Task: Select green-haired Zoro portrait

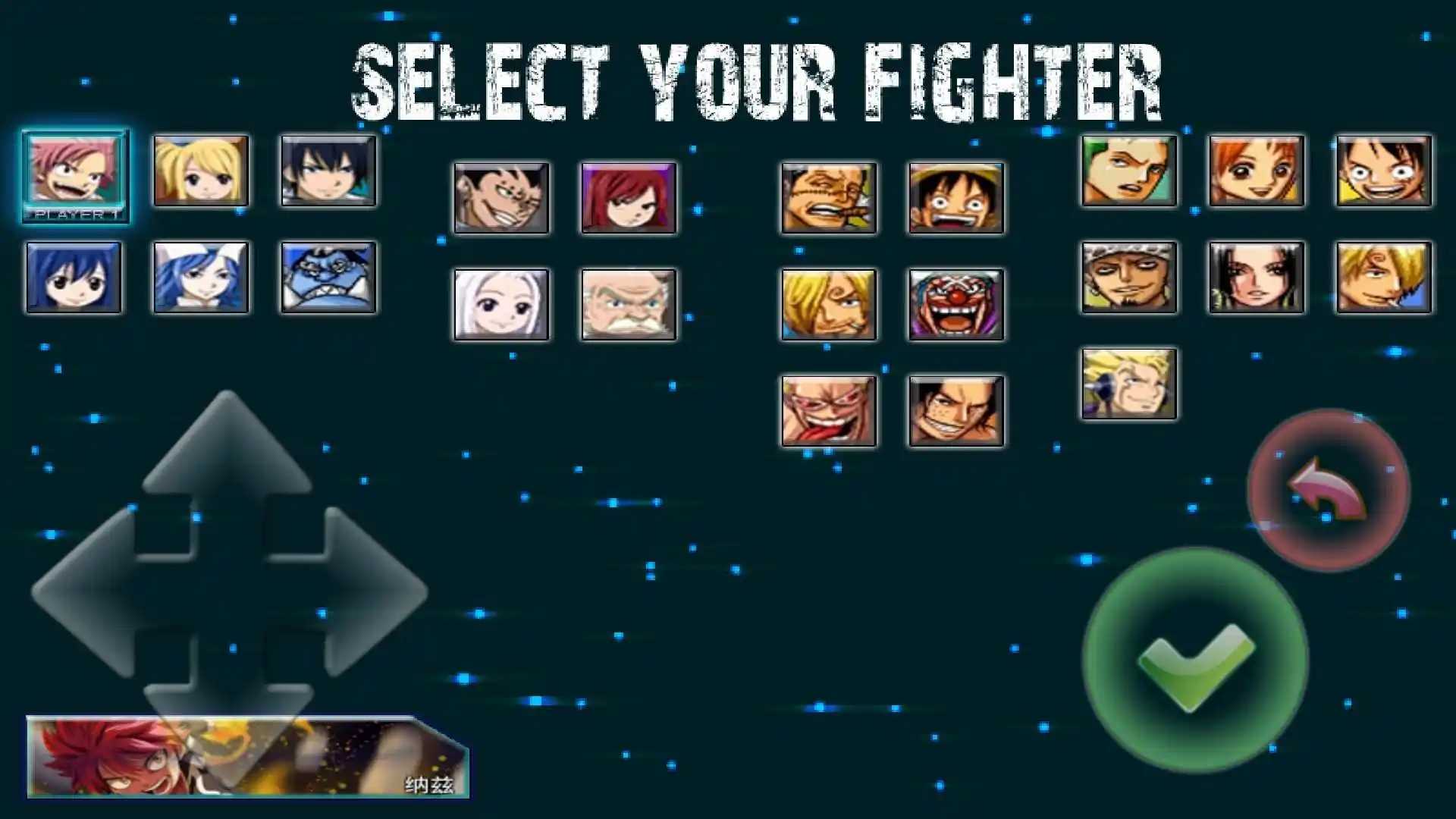Action: (x=1129, y=171)
